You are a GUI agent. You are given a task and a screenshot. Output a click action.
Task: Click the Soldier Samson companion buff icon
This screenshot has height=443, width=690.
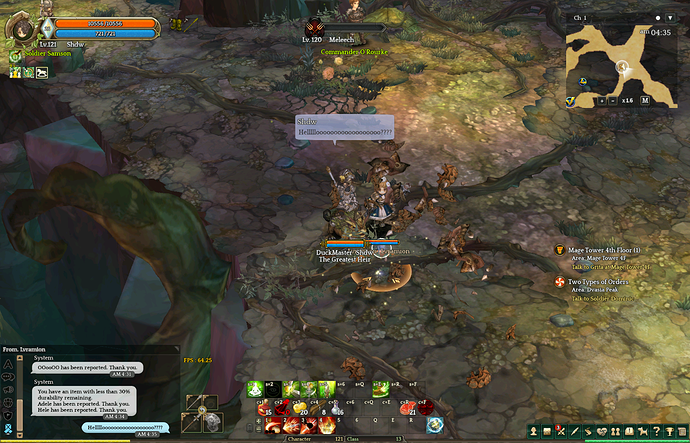16,58
